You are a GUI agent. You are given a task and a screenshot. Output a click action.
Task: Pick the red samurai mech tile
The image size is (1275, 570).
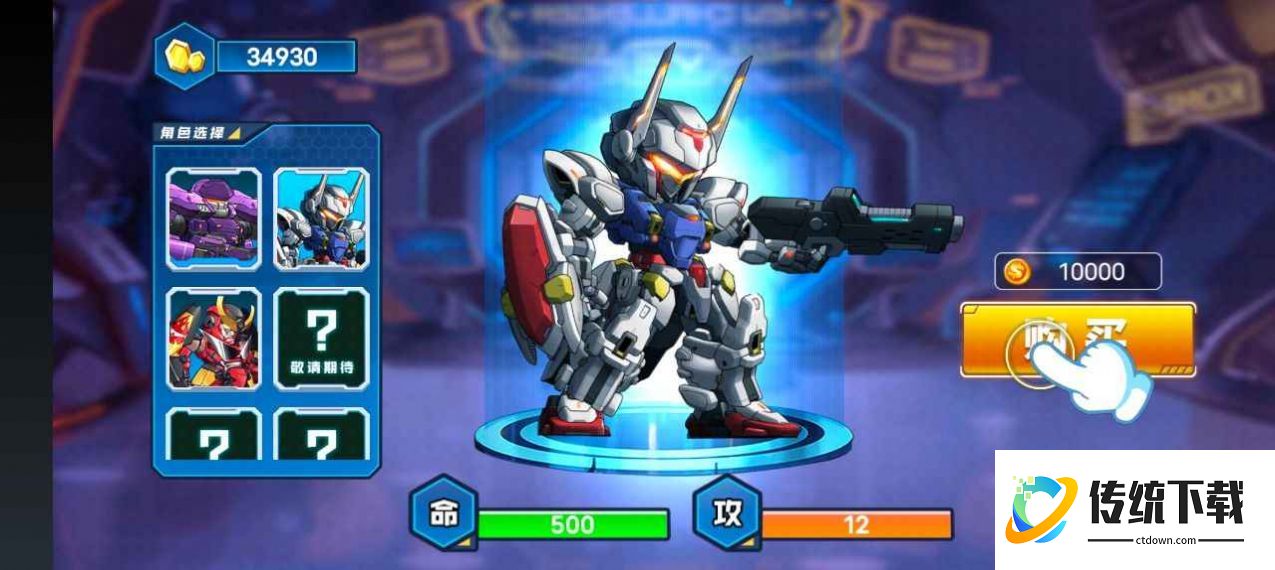(214, 338)
